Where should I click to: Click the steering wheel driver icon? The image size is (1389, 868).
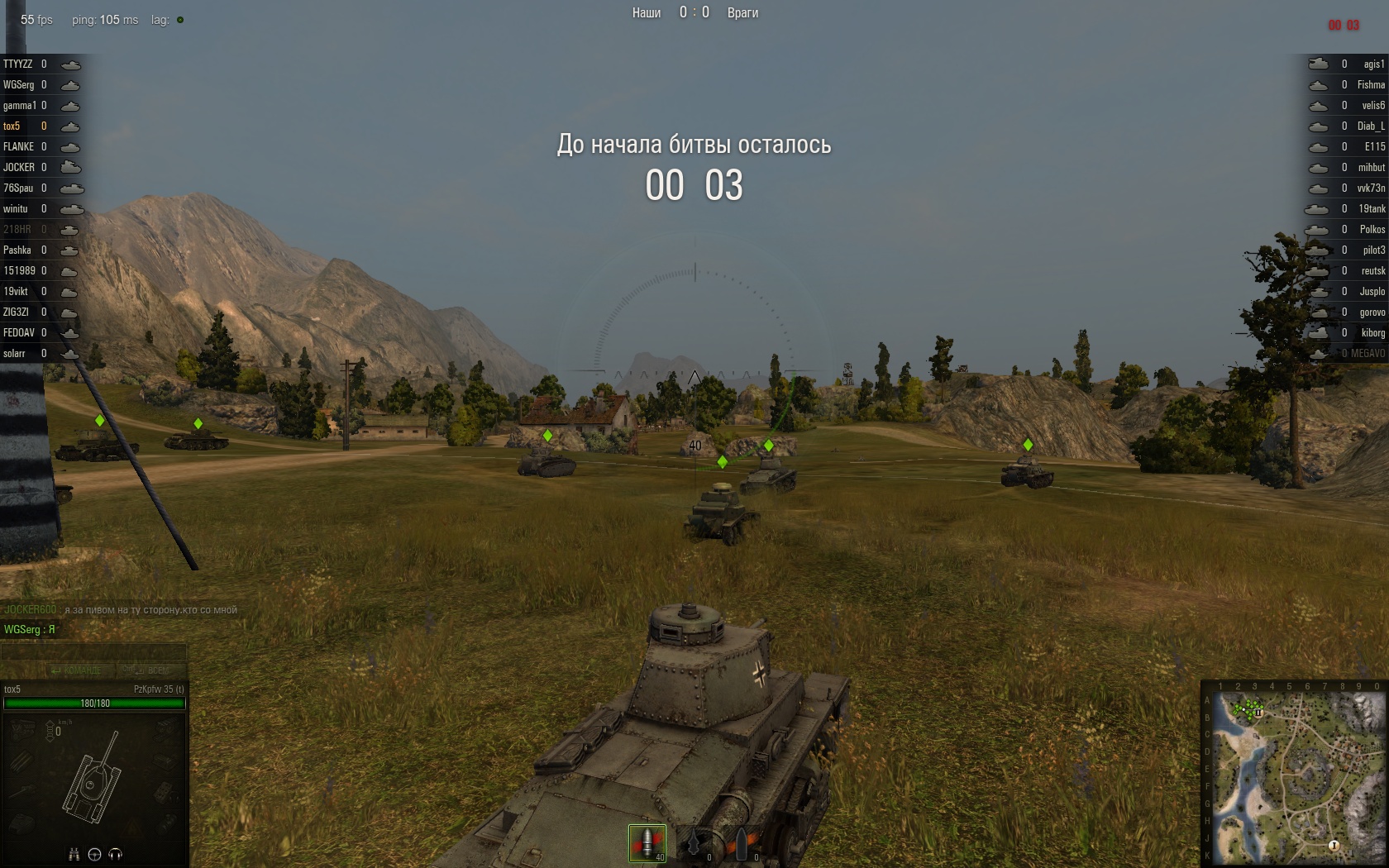click(94, 855)
